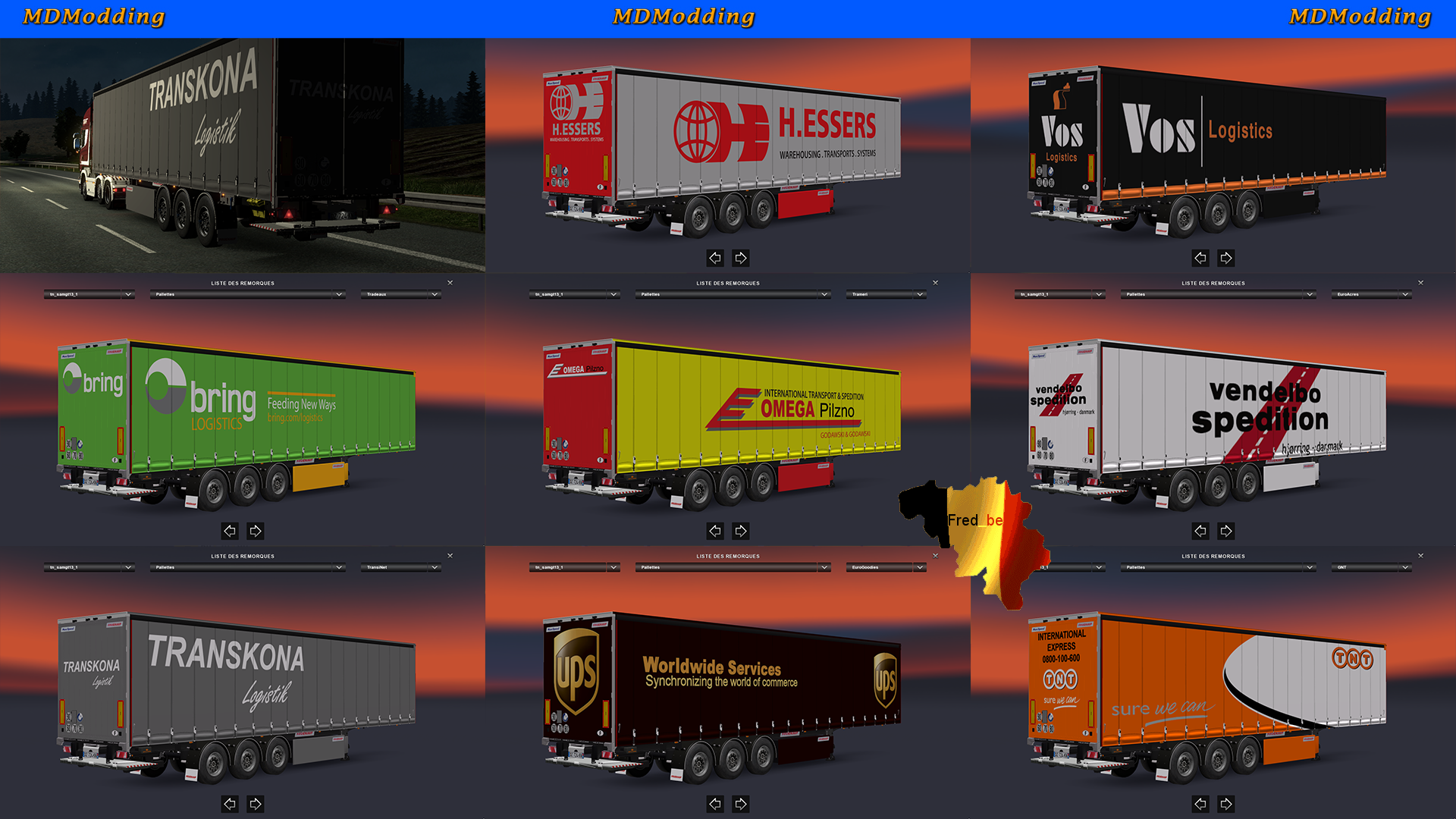Open the Pallettes cargo dropdown in the UPS panel

(732, 566)
